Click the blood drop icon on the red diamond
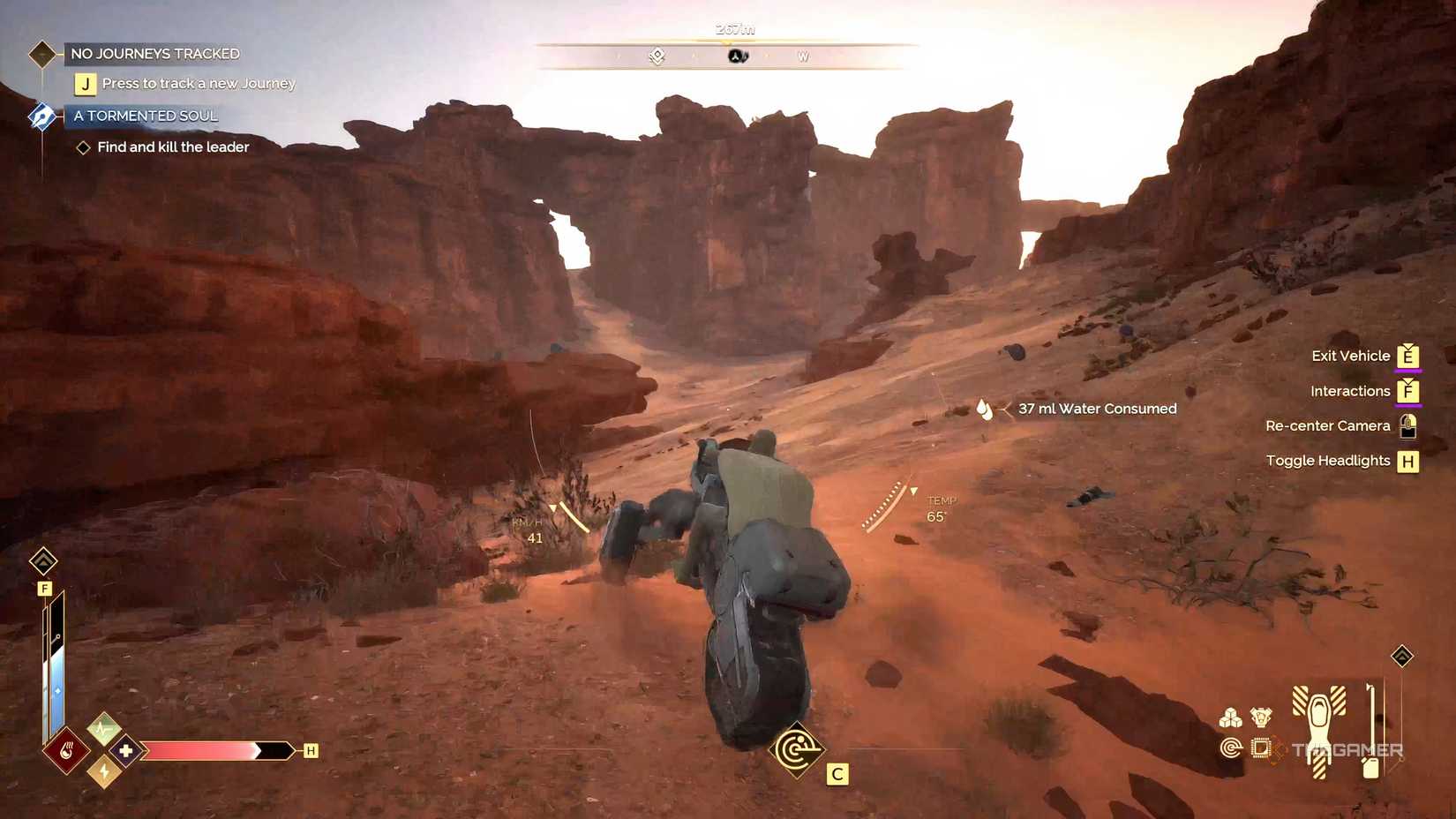The width and height of the screenshot is (1456, 819). [68, 750]
